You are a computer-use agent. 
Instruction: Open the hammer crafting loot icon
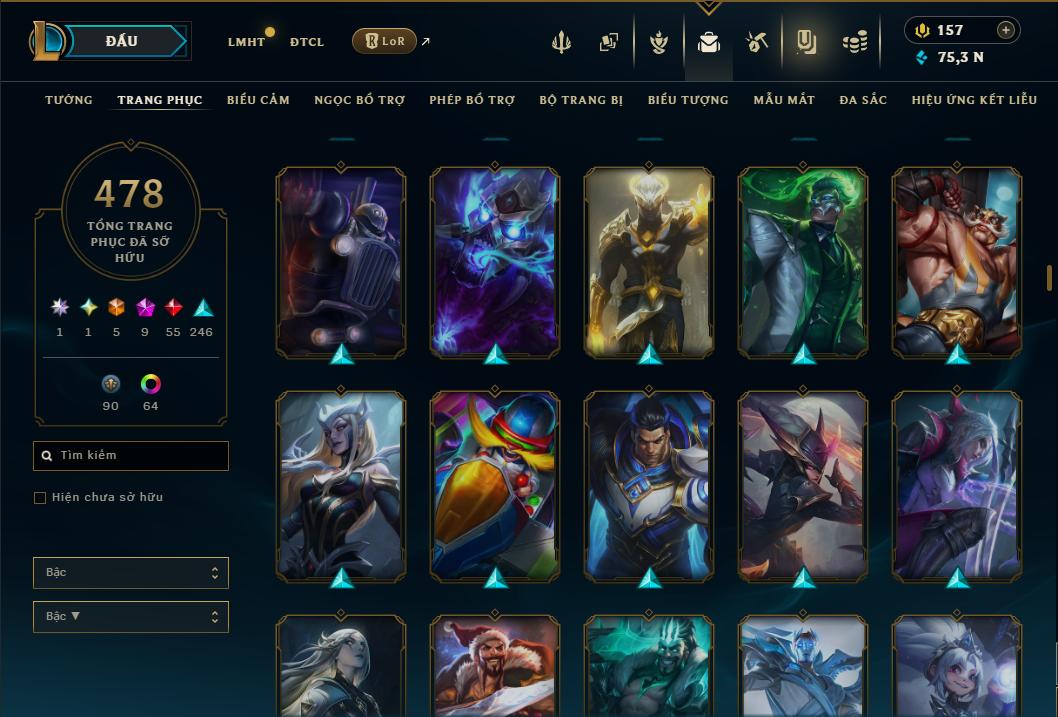click(x=757, y=42)
